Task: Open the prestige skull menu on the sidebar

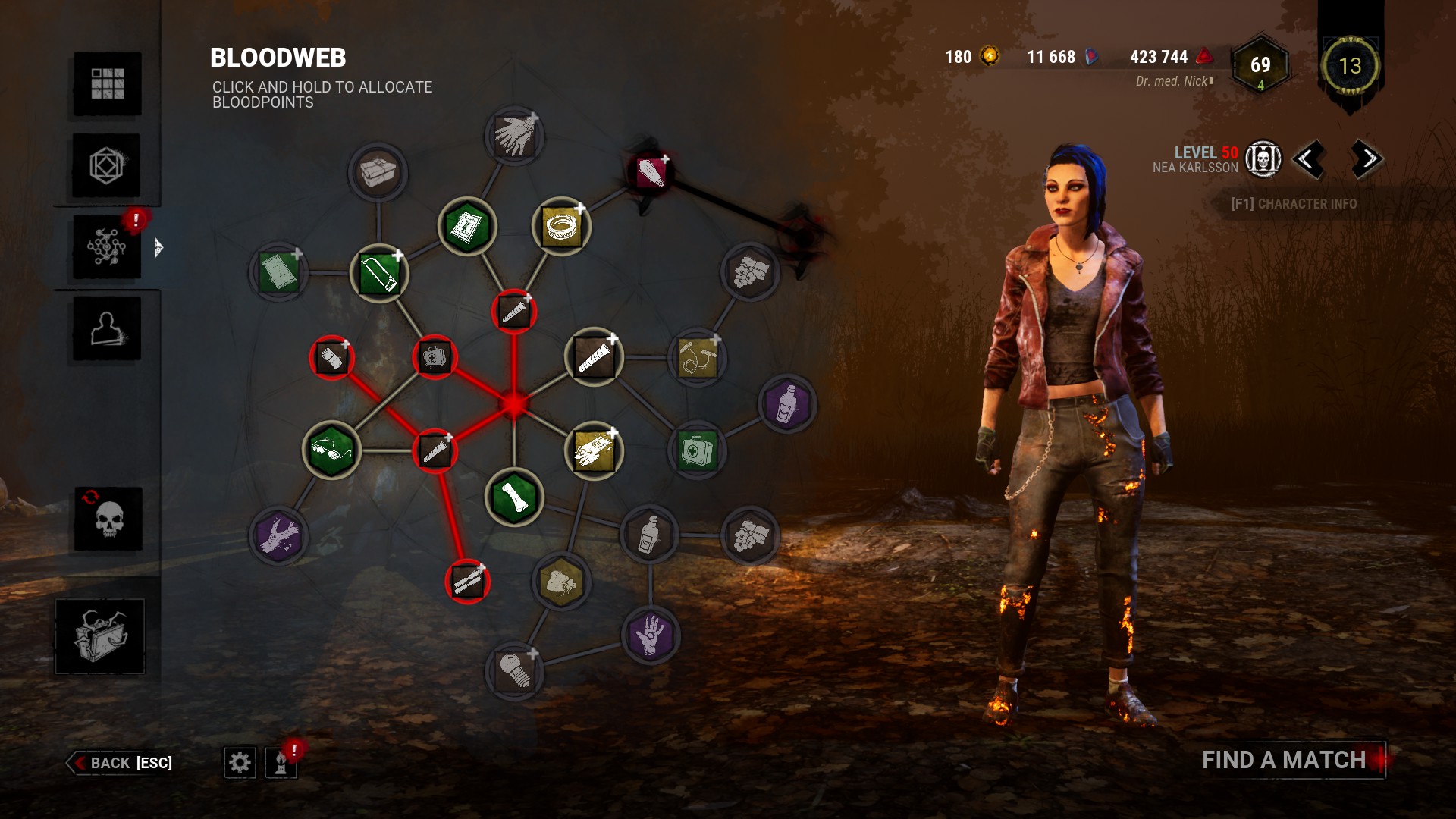Action: [x=108, y=520]
